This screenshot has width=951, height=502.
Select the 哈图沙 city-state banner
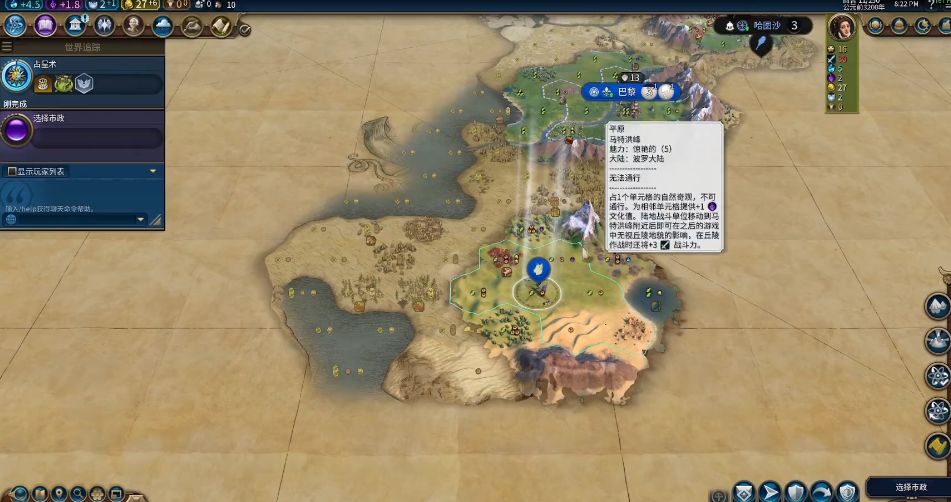768,26
